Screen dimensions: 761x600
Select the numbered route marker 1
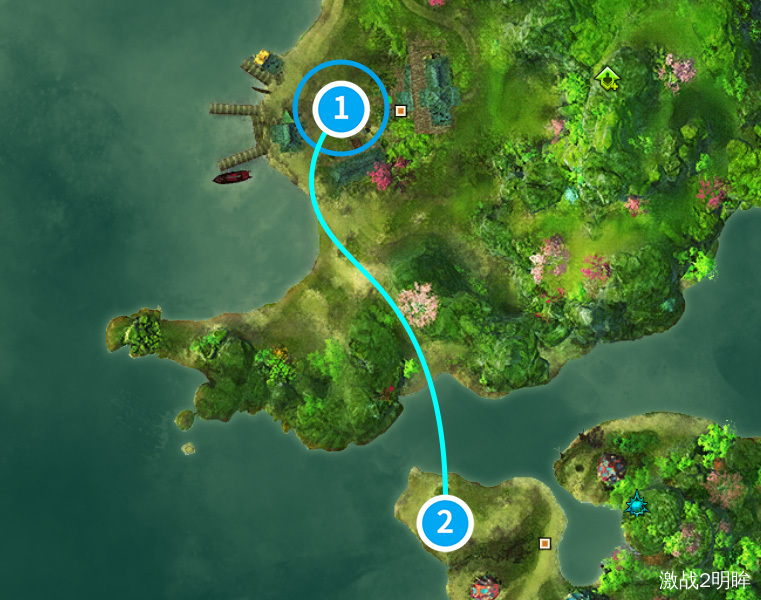point(341,108)
